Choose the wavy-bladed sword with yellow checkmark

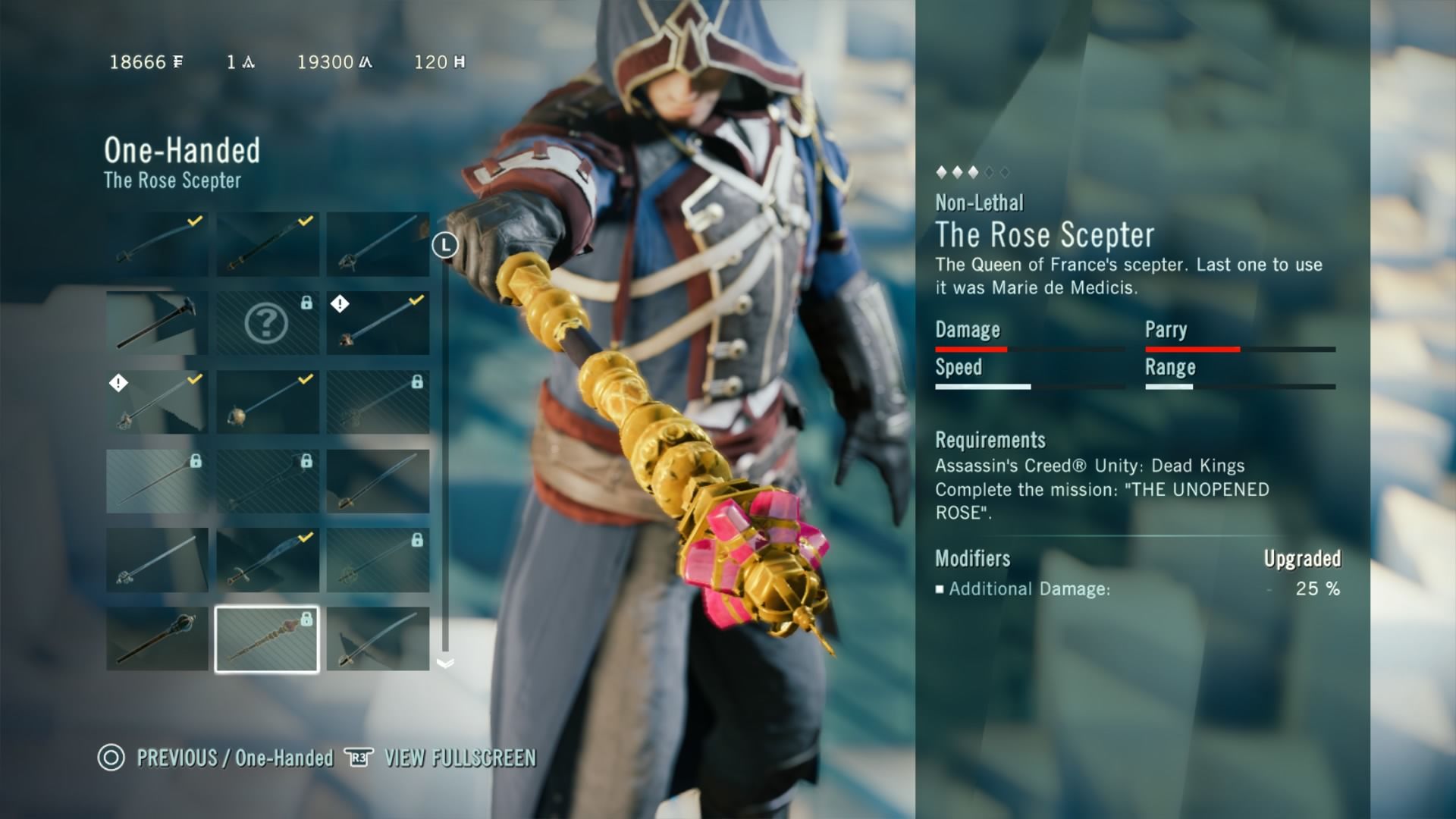pyautogui.click(x=267, y=560)
